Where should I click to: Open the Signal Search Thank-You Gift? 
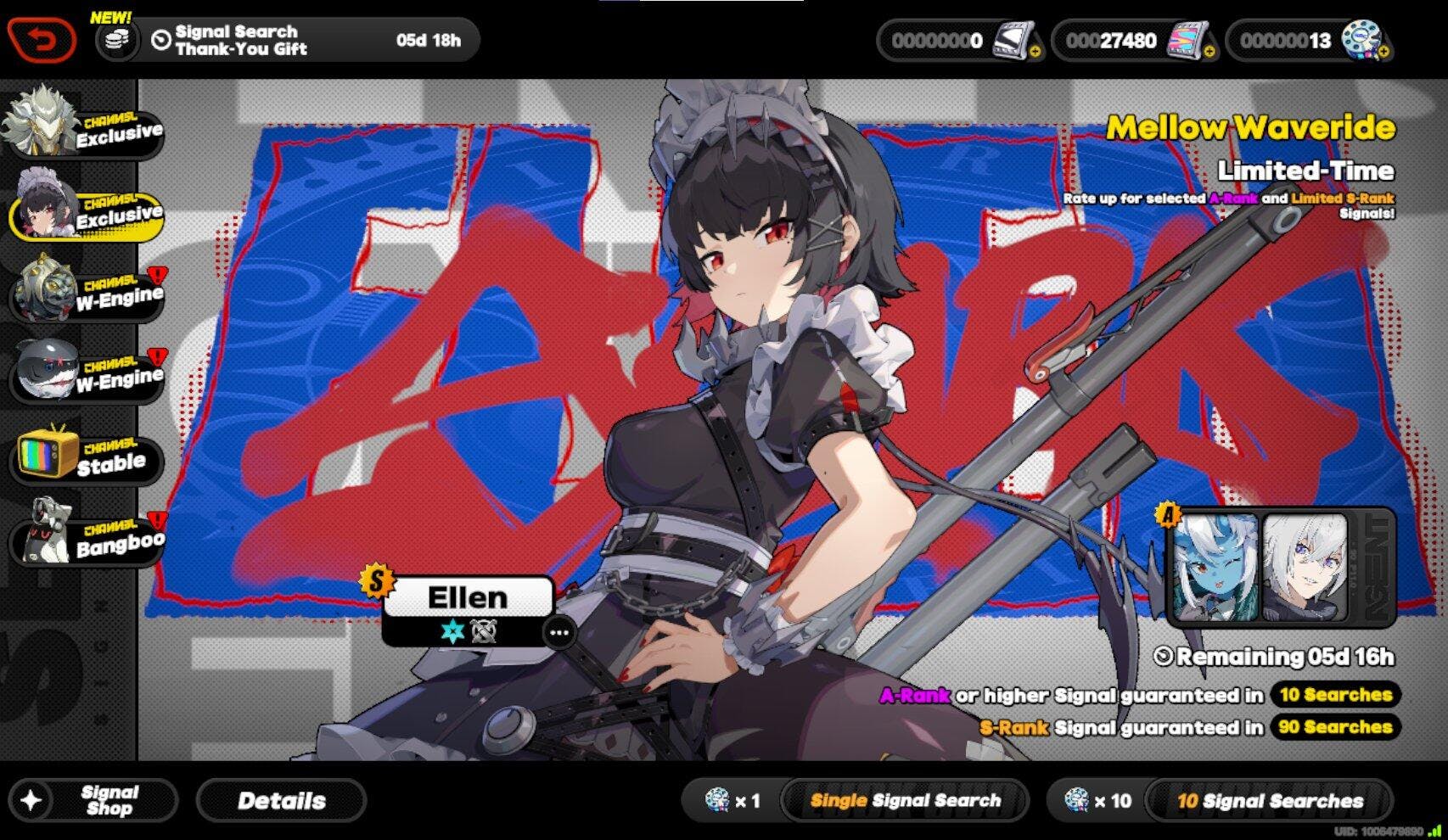click(x=289, y=40)
